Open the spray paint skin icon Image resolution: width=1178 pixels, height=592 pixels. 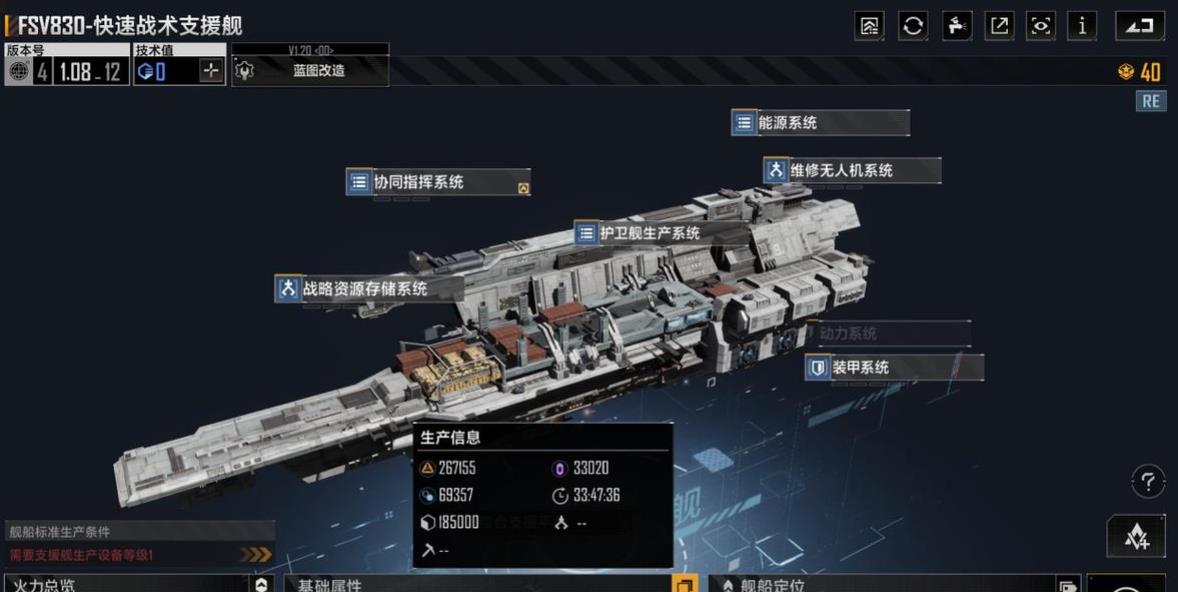[x=956, y=26]
